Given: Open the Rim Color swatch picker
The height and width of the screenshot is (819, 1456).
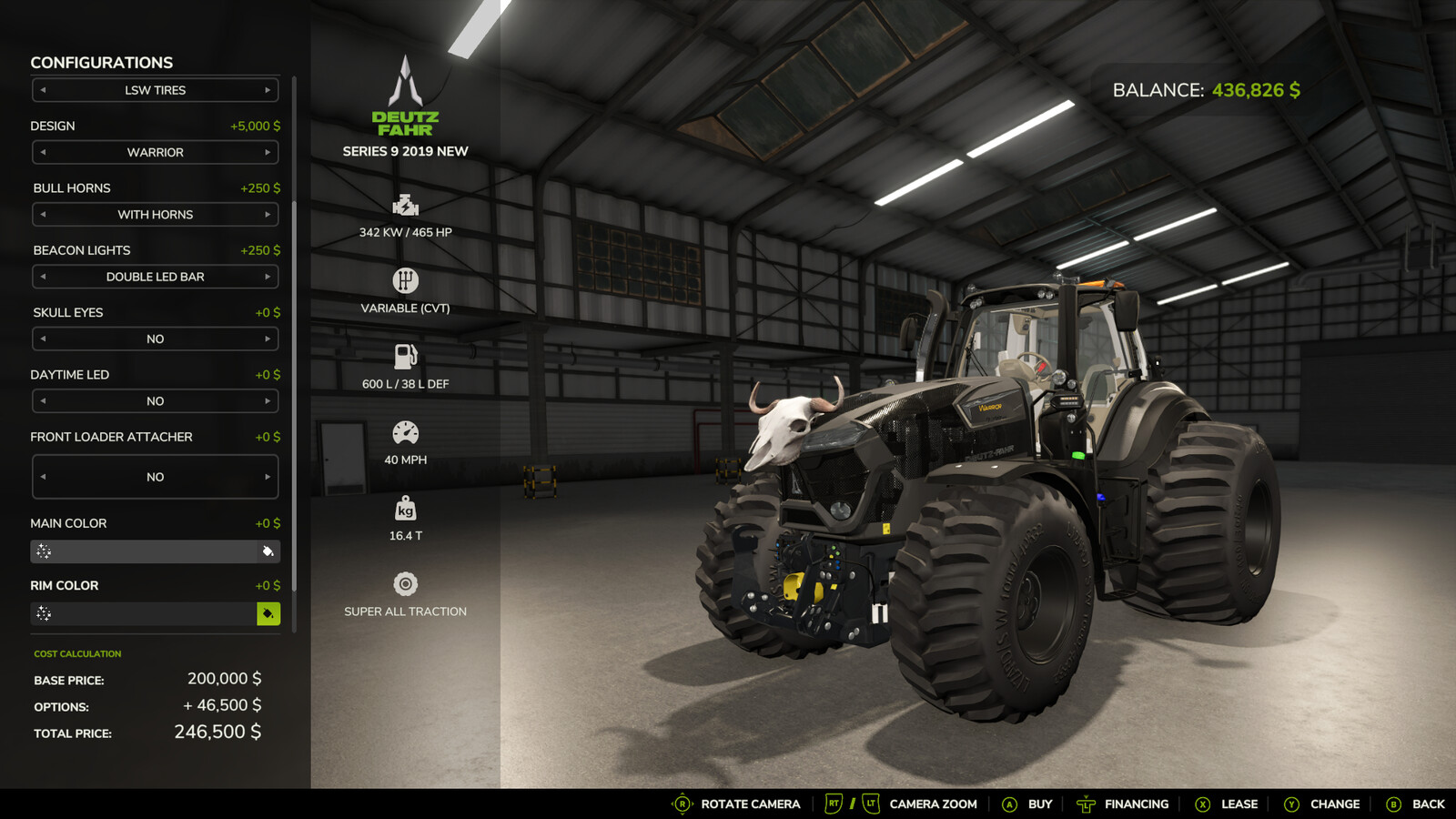Looking at the screenshot, I should click(x=267, y=614).
